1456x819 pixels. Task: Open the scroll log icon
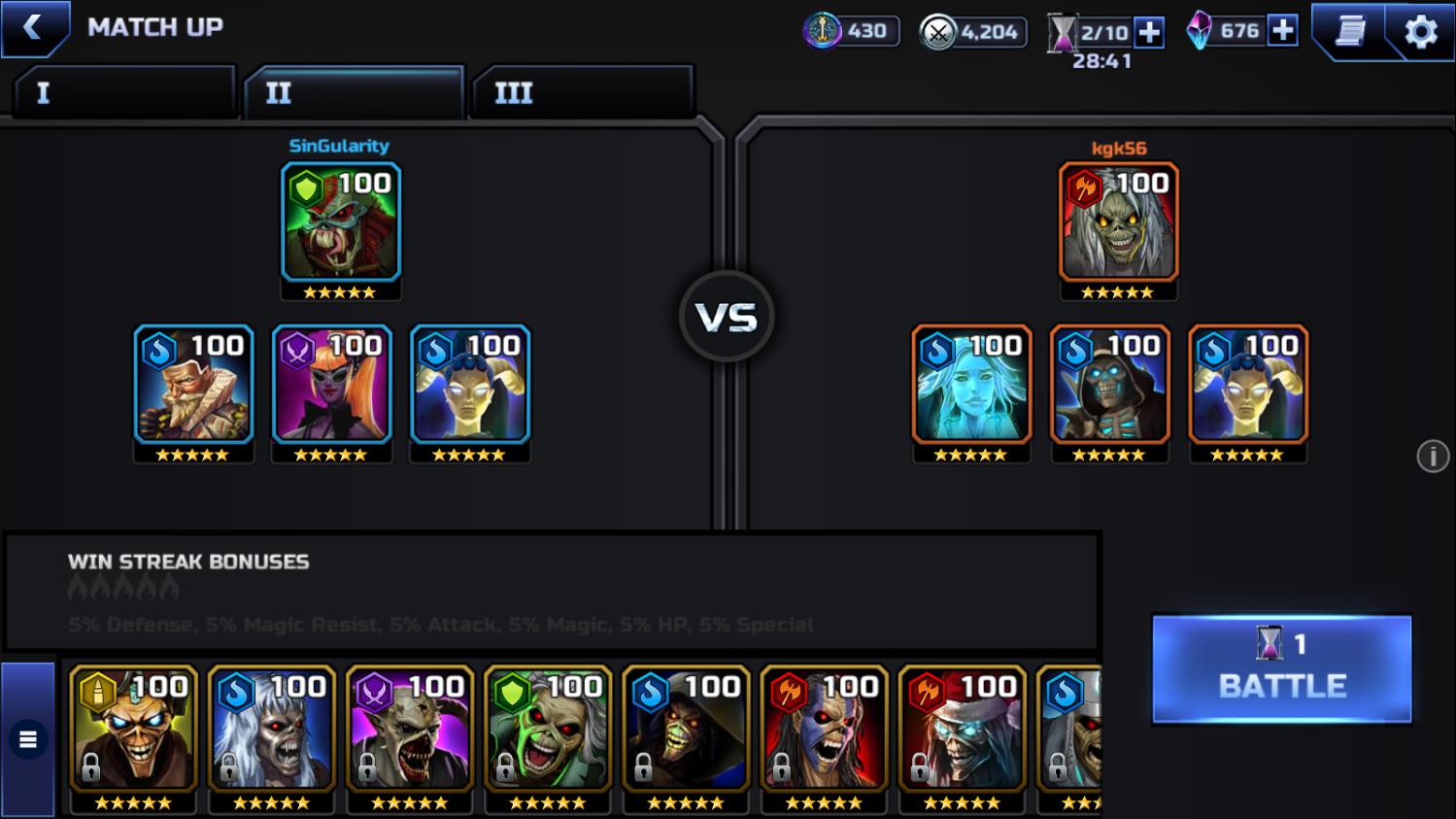[1349, 32]
